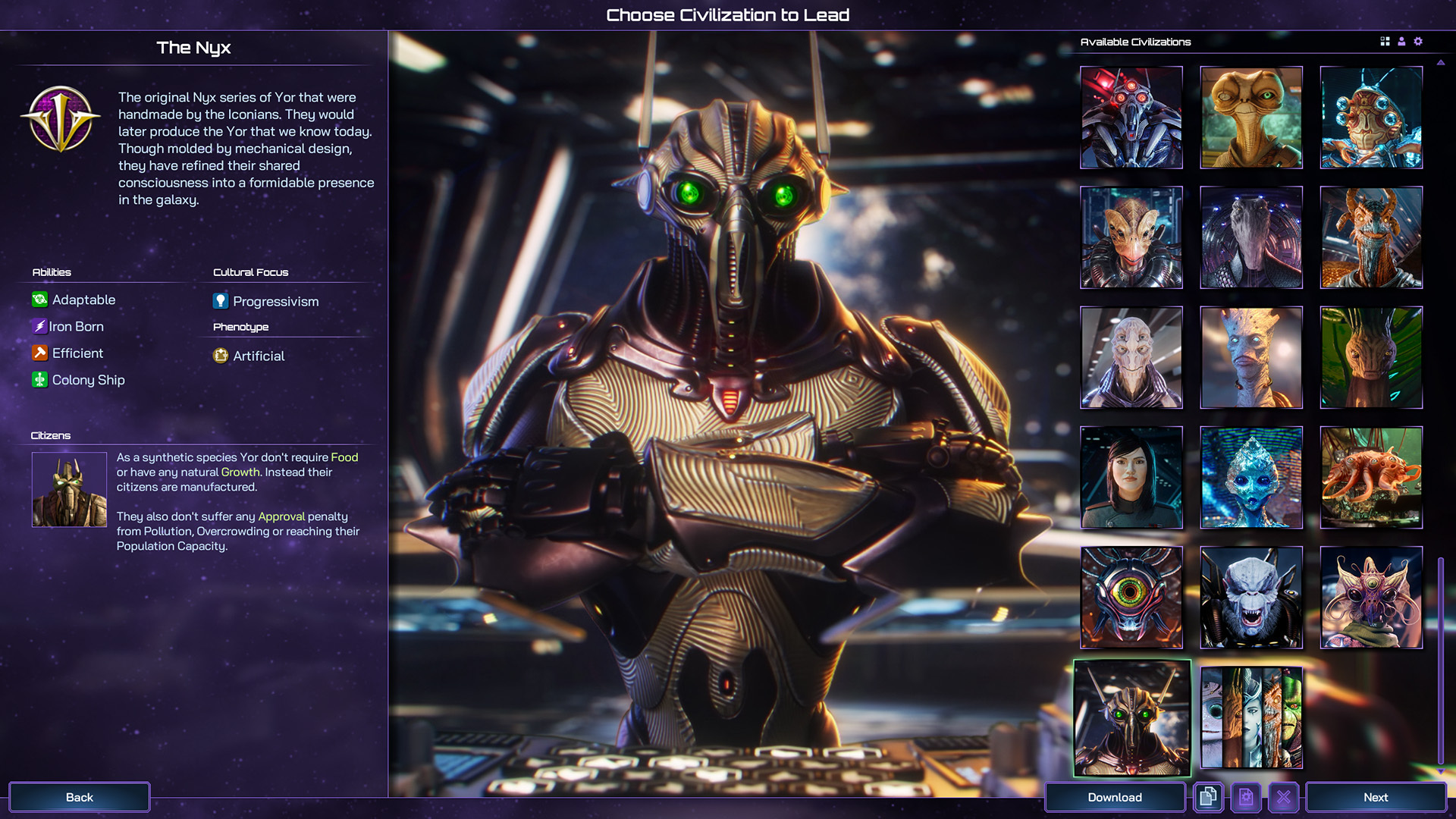Image resolution: width=1456 pixels, height=819 pixels.
Task: Edit the civilization via document-gear button
Action: pos(1245,797)
